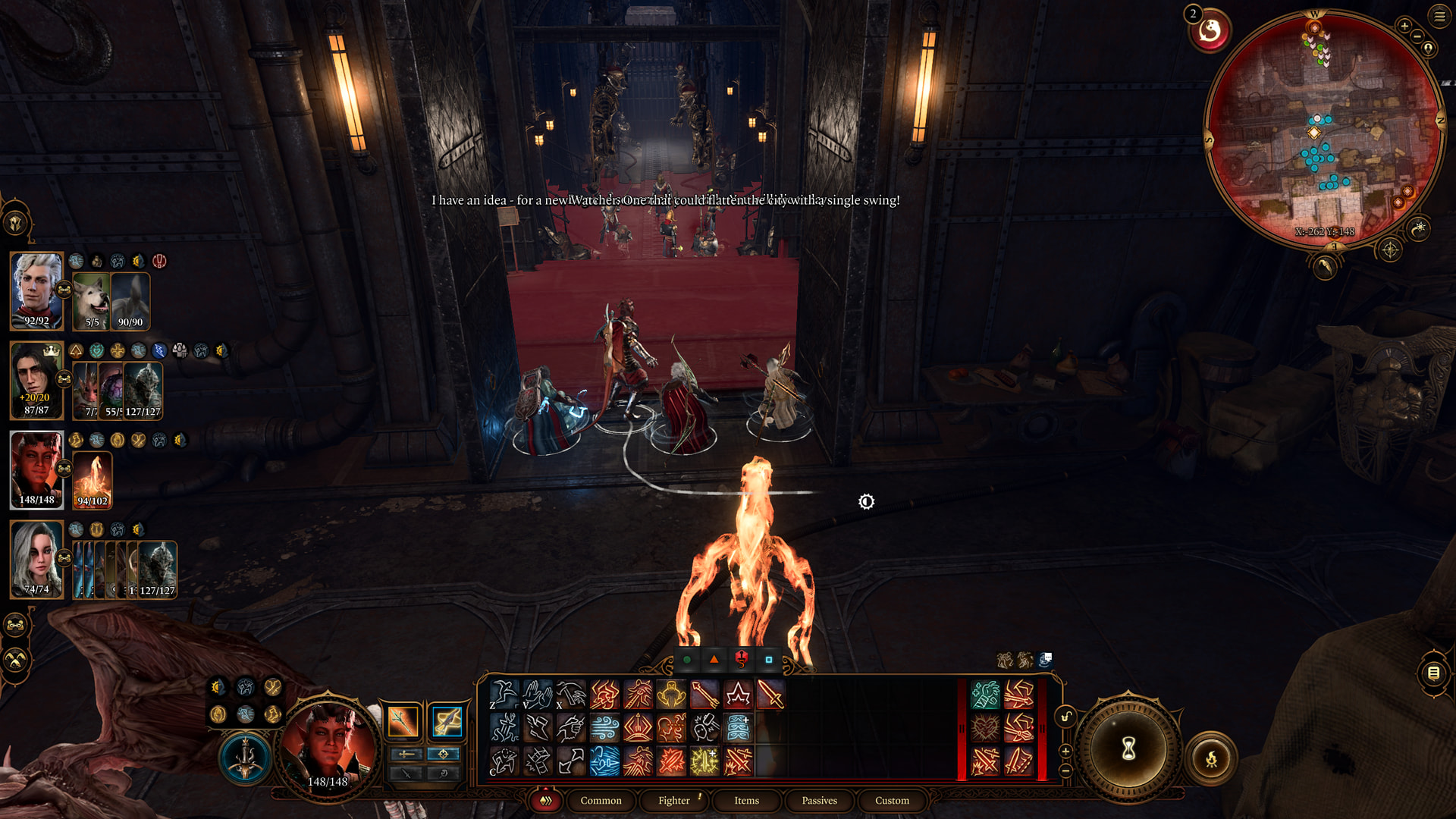Select the white-haired portrait with 74/74 health
The image size is (1456, 819).
36,560
